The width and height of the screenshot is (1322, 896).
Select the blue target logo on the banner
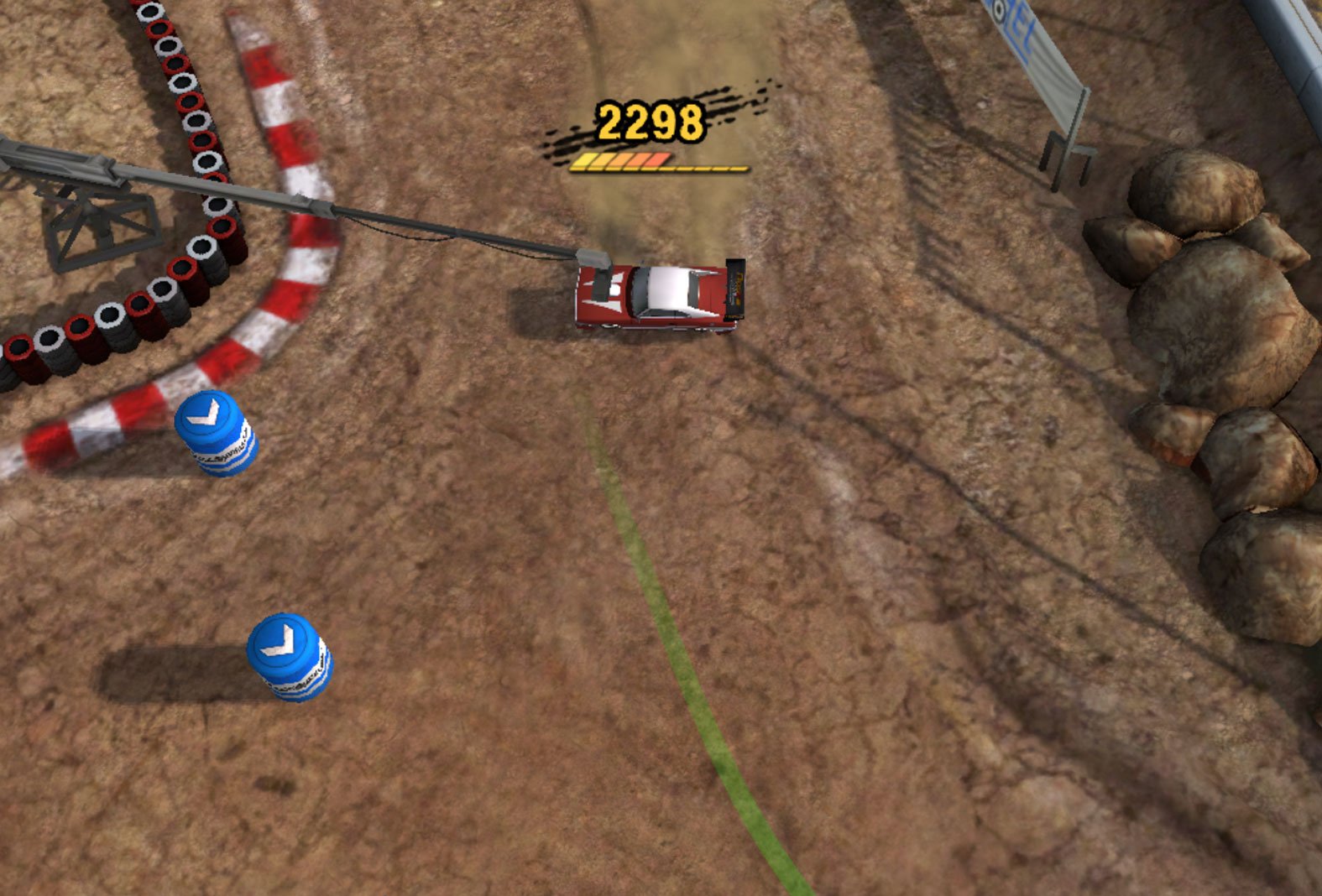[x=999, y=10]
